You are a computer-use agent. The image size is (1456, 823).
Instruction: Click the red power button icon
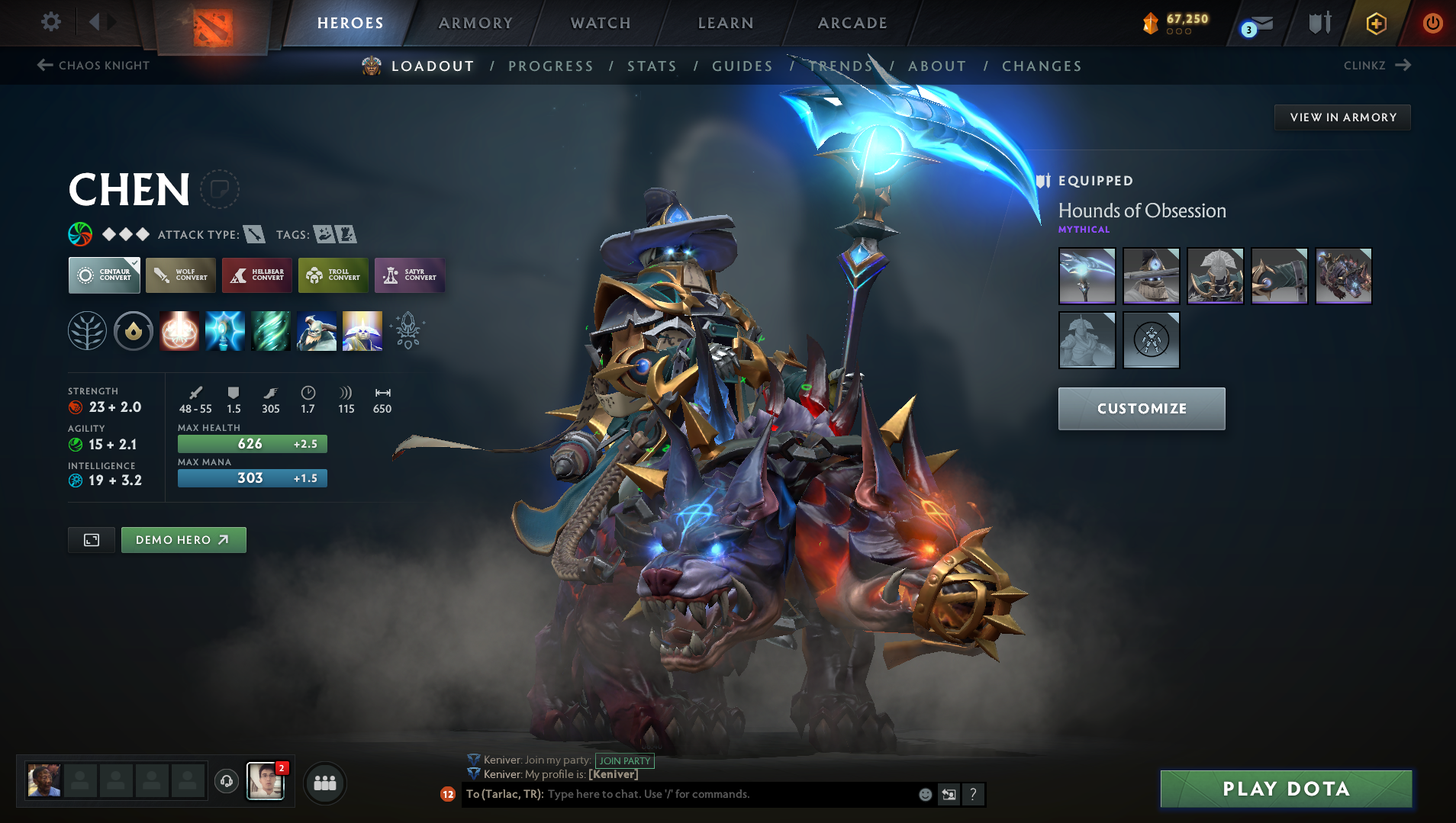pos(1432,23)
